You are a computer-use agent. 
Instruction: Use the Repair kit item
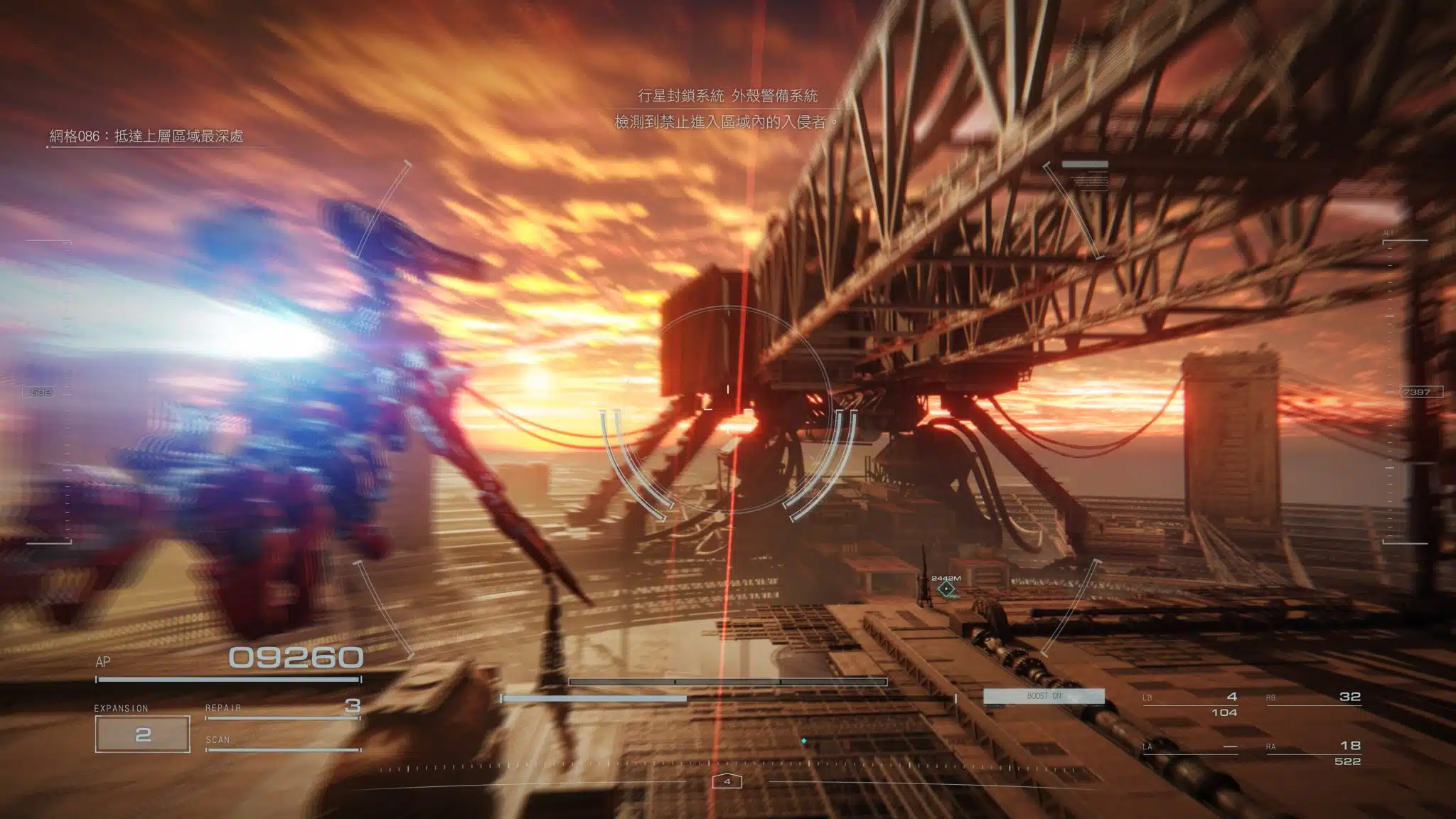282,707
